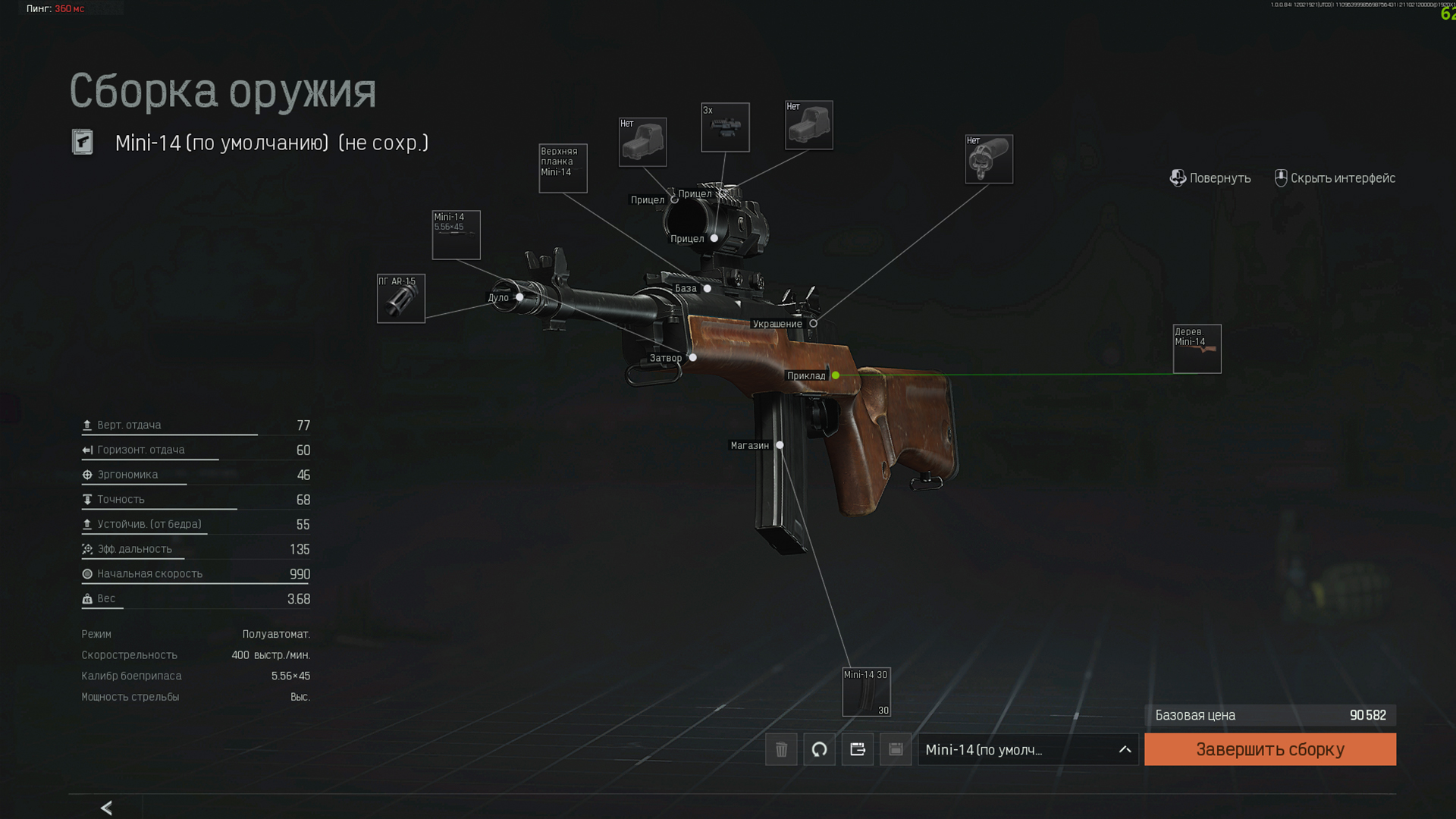
Task: Select the Затвор attachment point
Action: (x=692, y=357)
